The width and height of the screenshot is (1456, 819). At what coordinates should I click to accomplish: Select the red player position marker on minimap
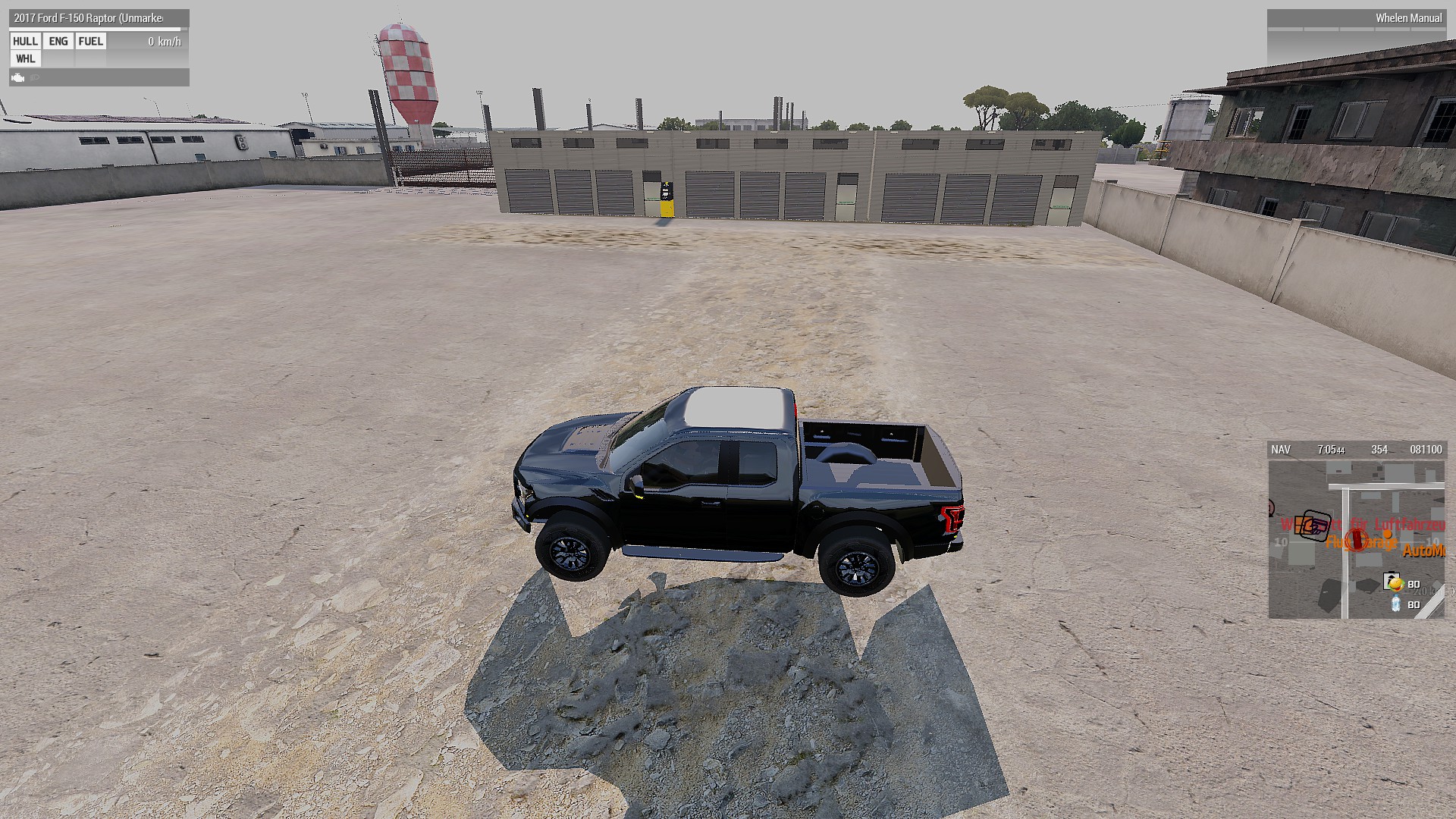click(x=1357, y=539)
